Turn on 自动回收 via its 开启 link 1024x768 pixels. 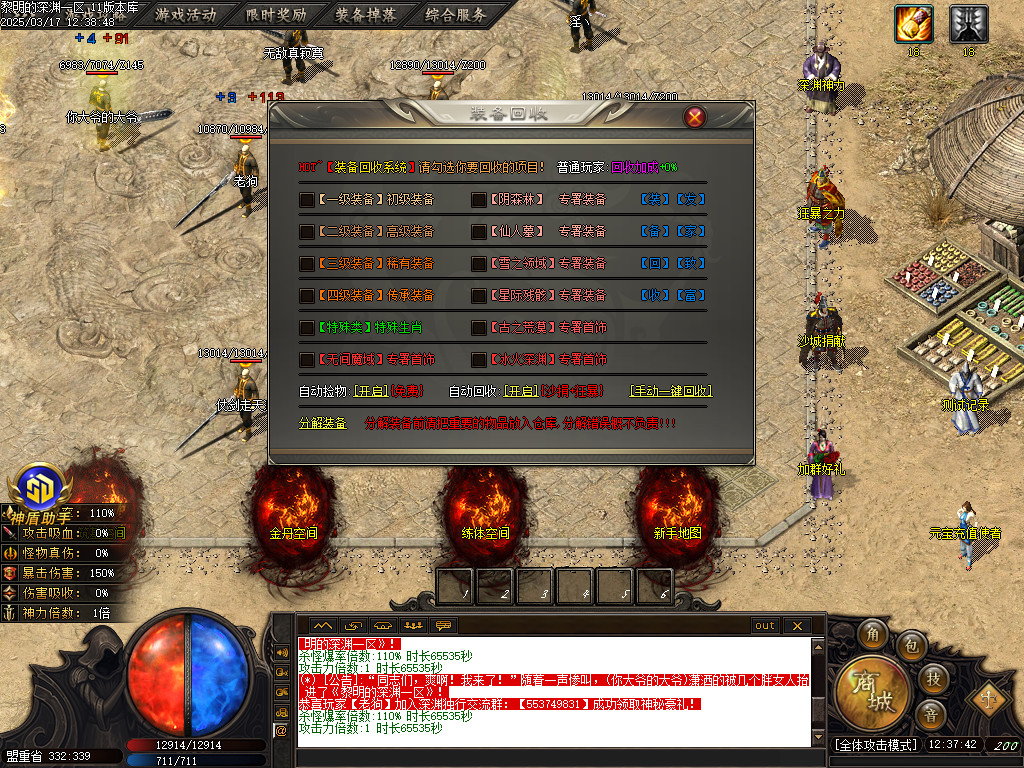click(520, 391)
